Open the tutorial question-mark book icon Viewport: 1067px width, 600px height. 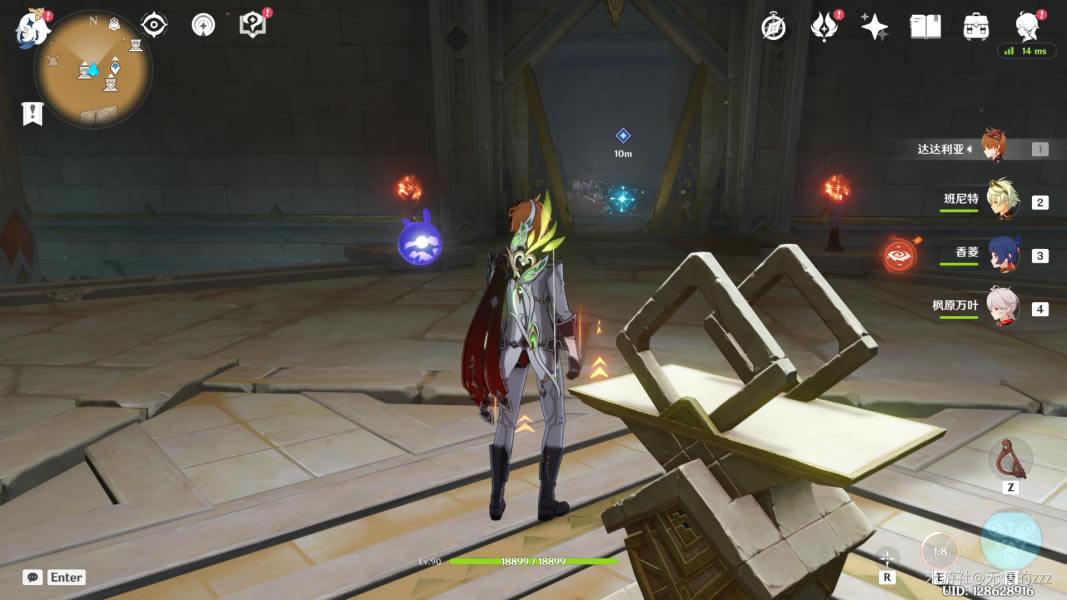pos(253,25)
